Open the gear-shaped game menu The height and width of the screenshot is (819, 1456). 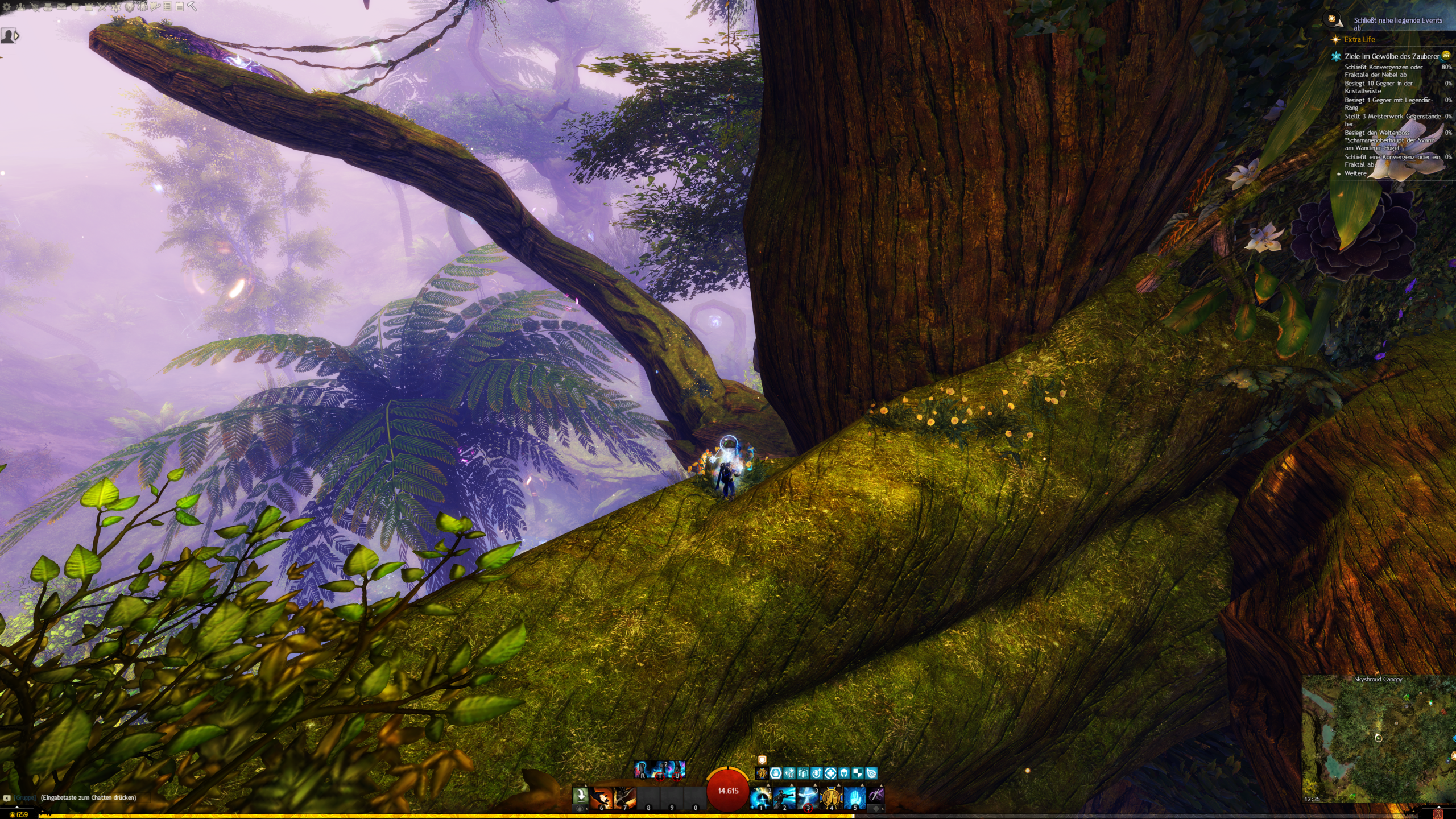point(6,7)
